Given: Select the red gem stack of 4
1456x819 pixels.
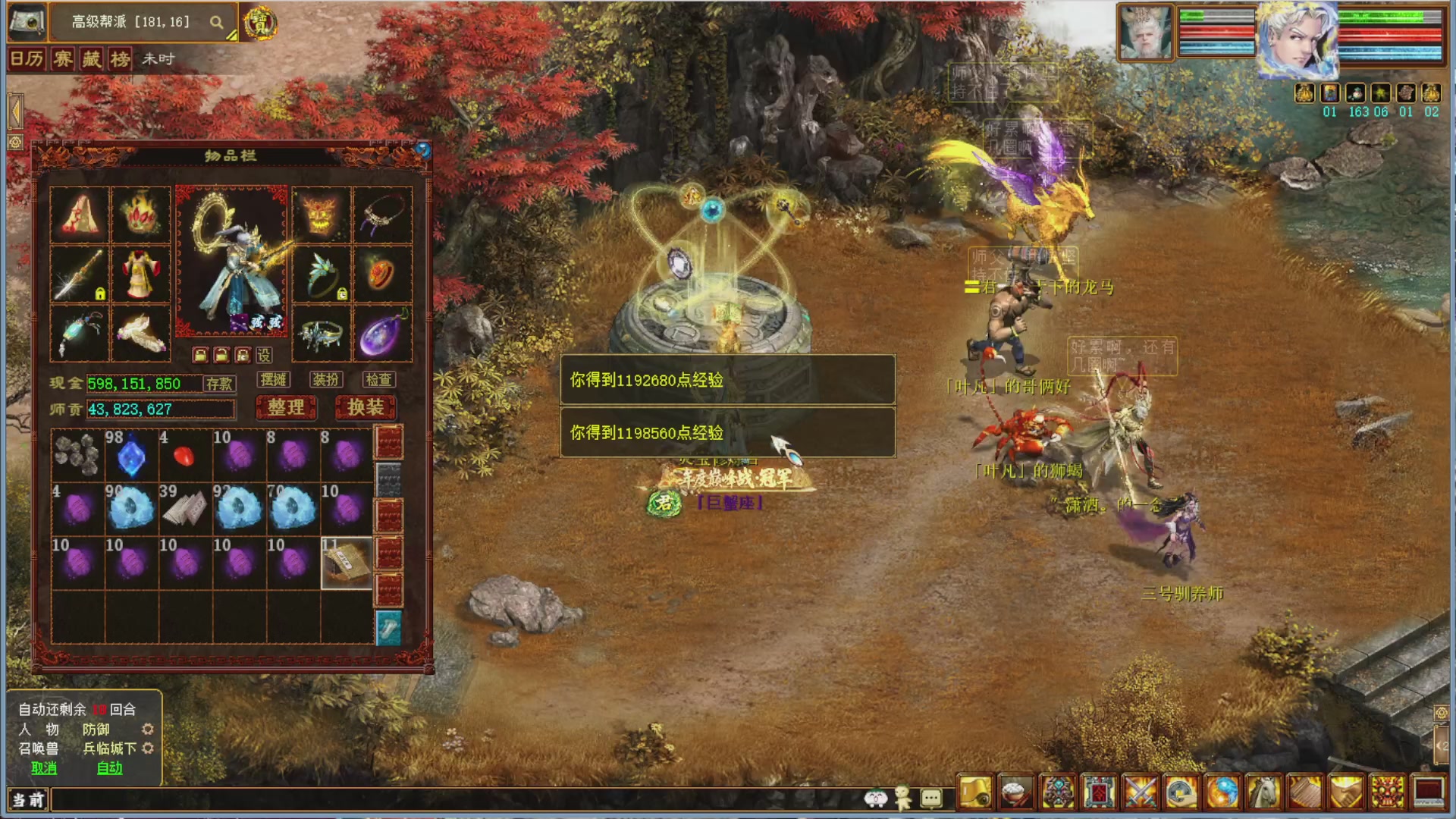Looking at the screenshot, I should pos(184,457).
